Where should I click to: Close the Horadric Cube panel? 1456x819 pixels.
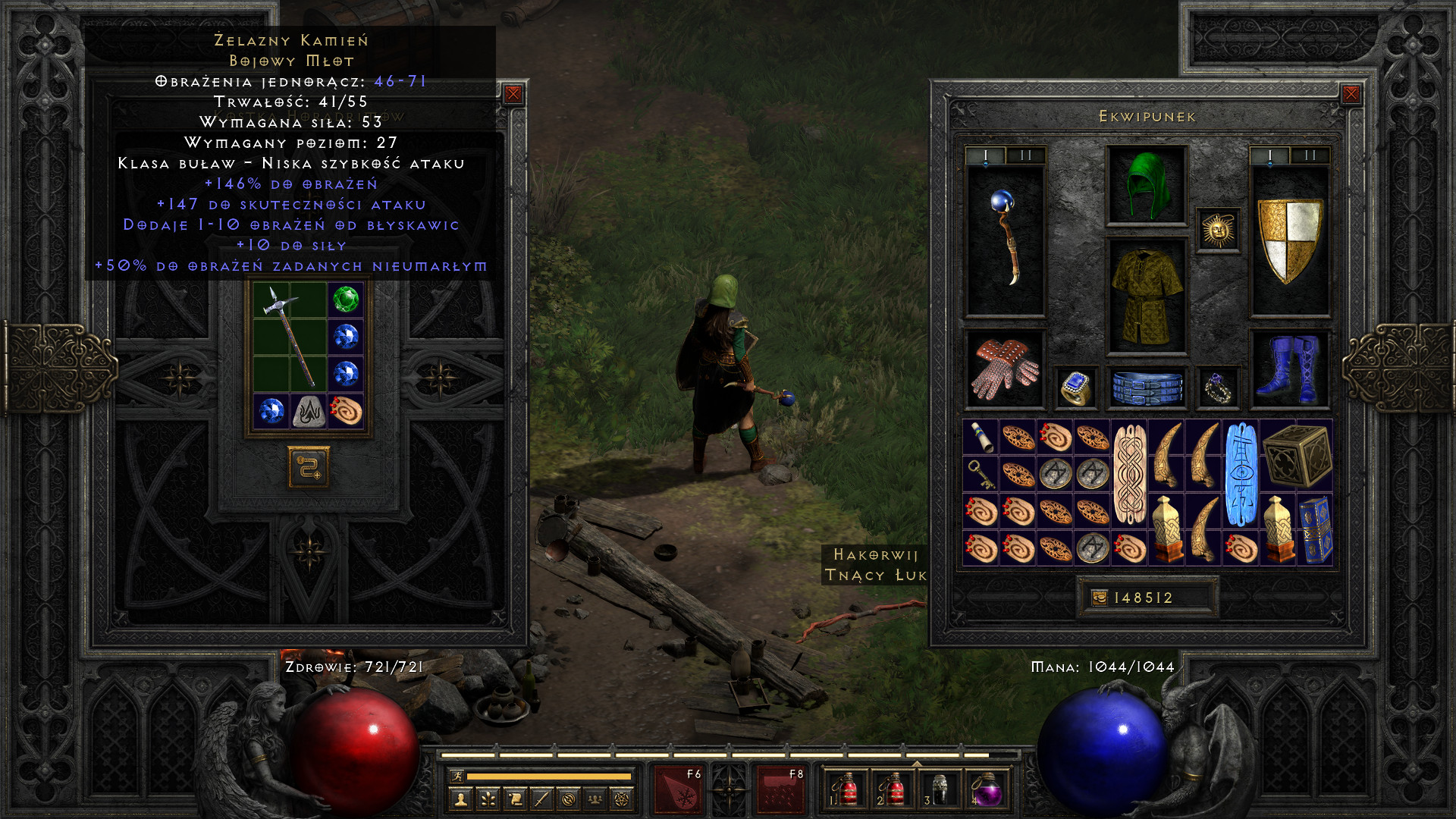point(513,94)
